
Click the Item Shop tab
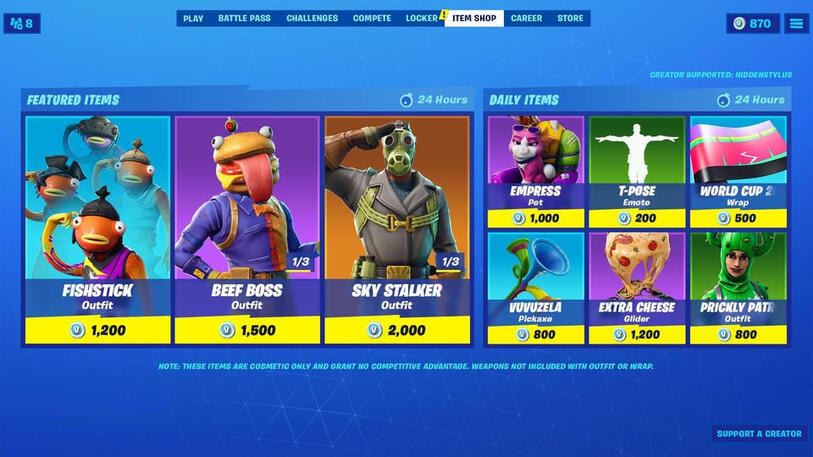point(474,18)
